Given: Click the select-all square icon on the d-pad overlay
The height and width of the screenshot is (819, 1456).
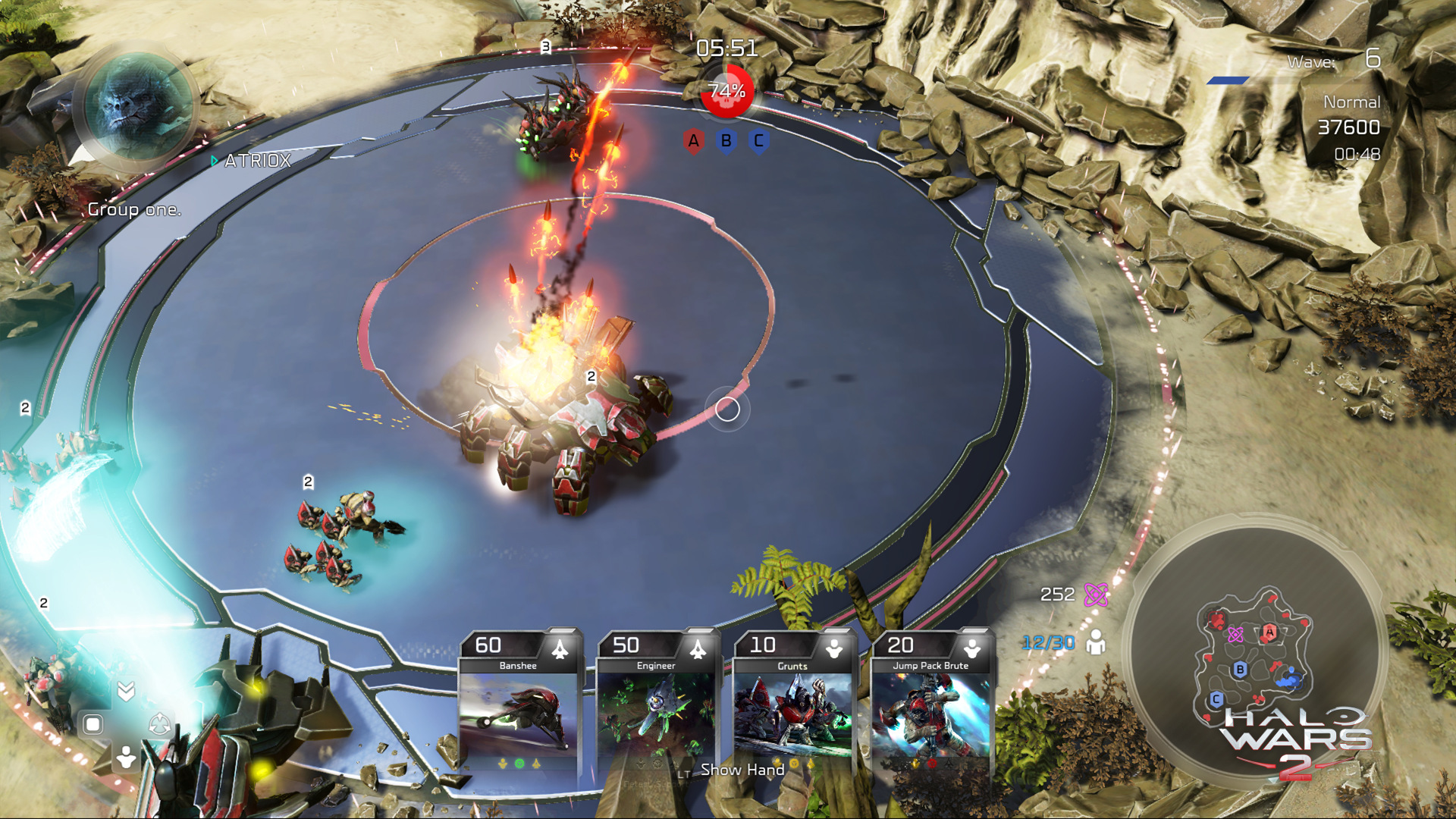Looking at the screenshot, I should (93, 724).
